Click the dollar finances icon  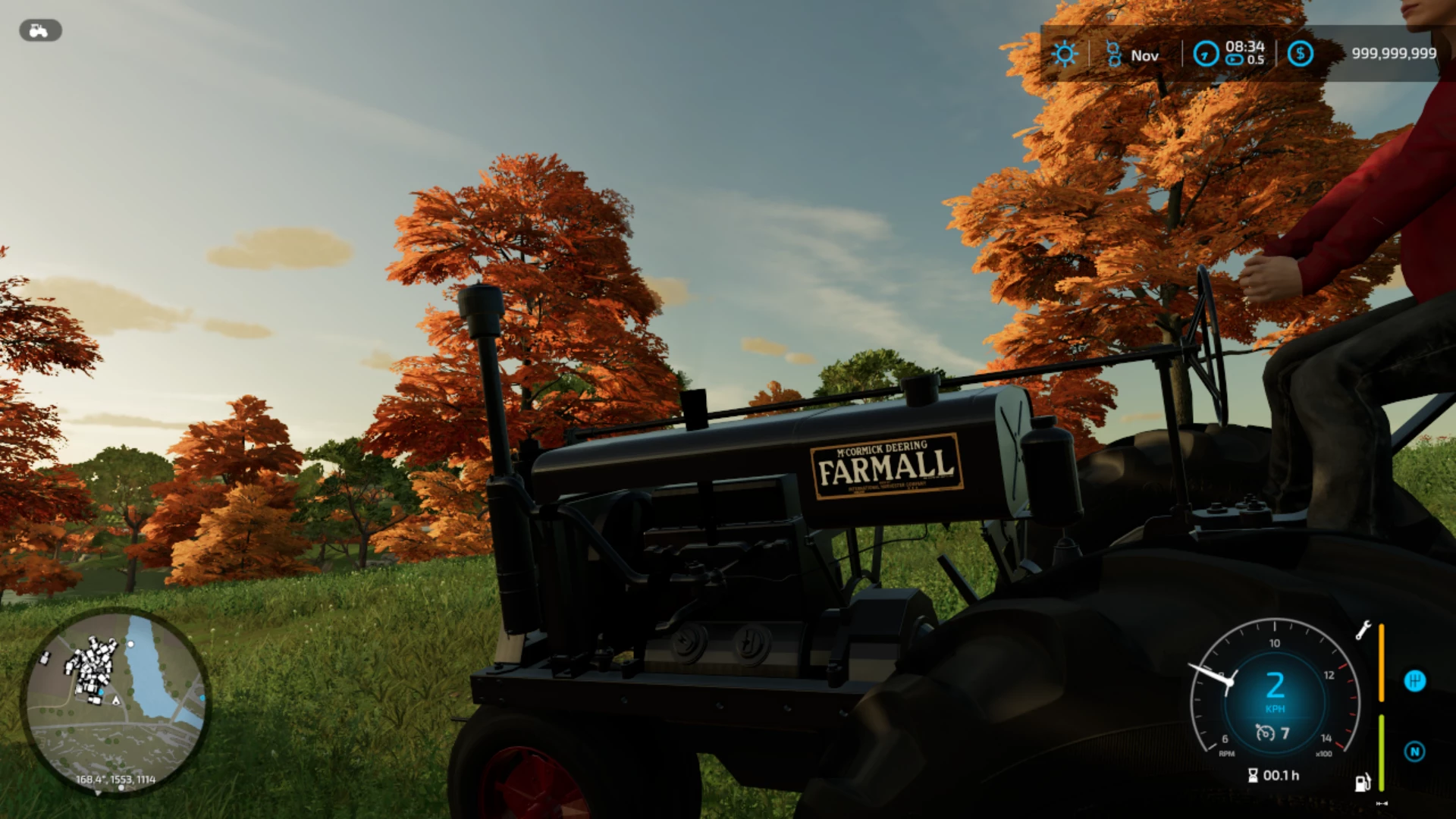click(x=1301, y=54)
